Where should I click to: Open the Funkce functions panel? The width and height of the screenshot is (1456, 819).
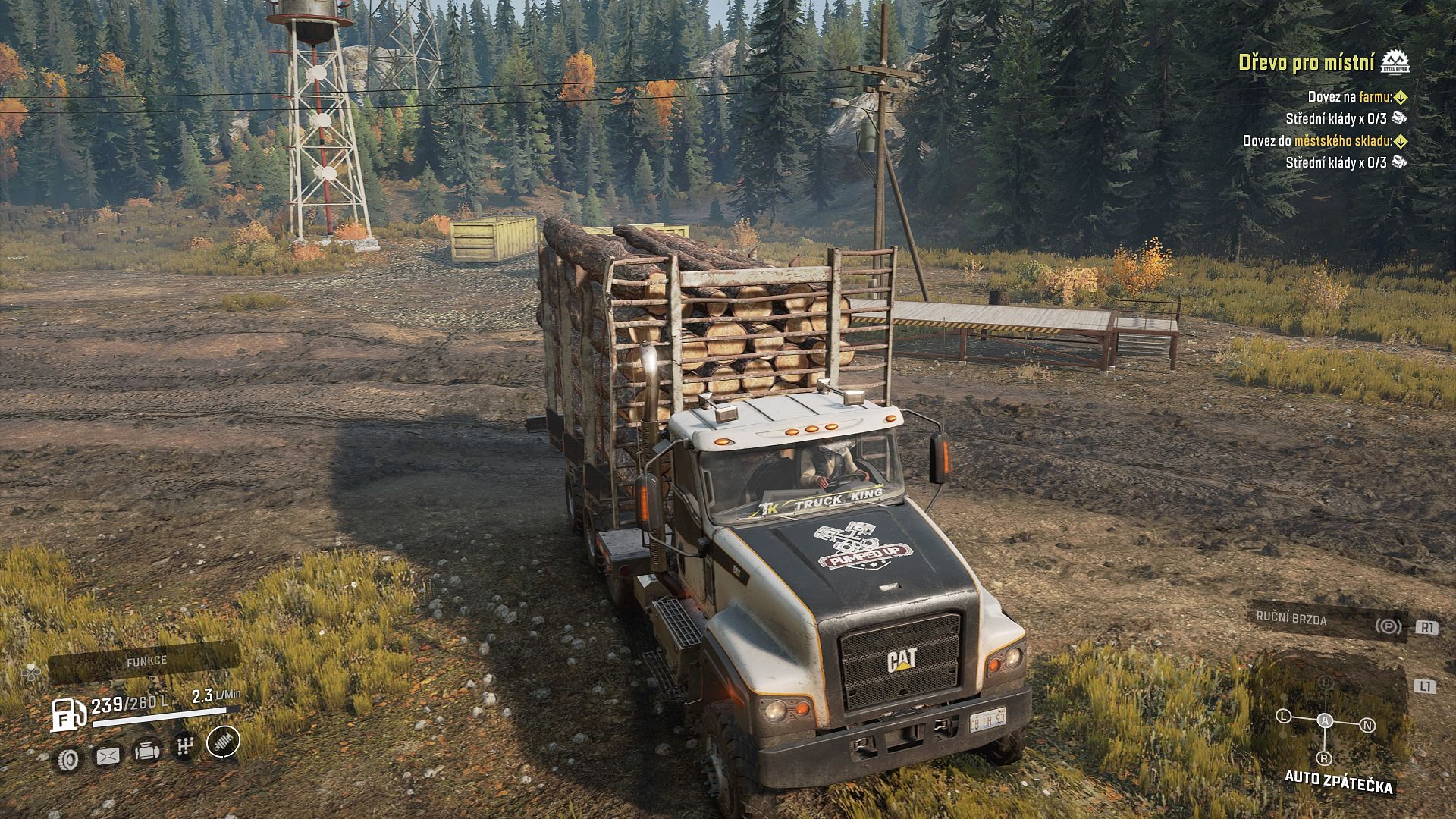(x=146, y=661)
